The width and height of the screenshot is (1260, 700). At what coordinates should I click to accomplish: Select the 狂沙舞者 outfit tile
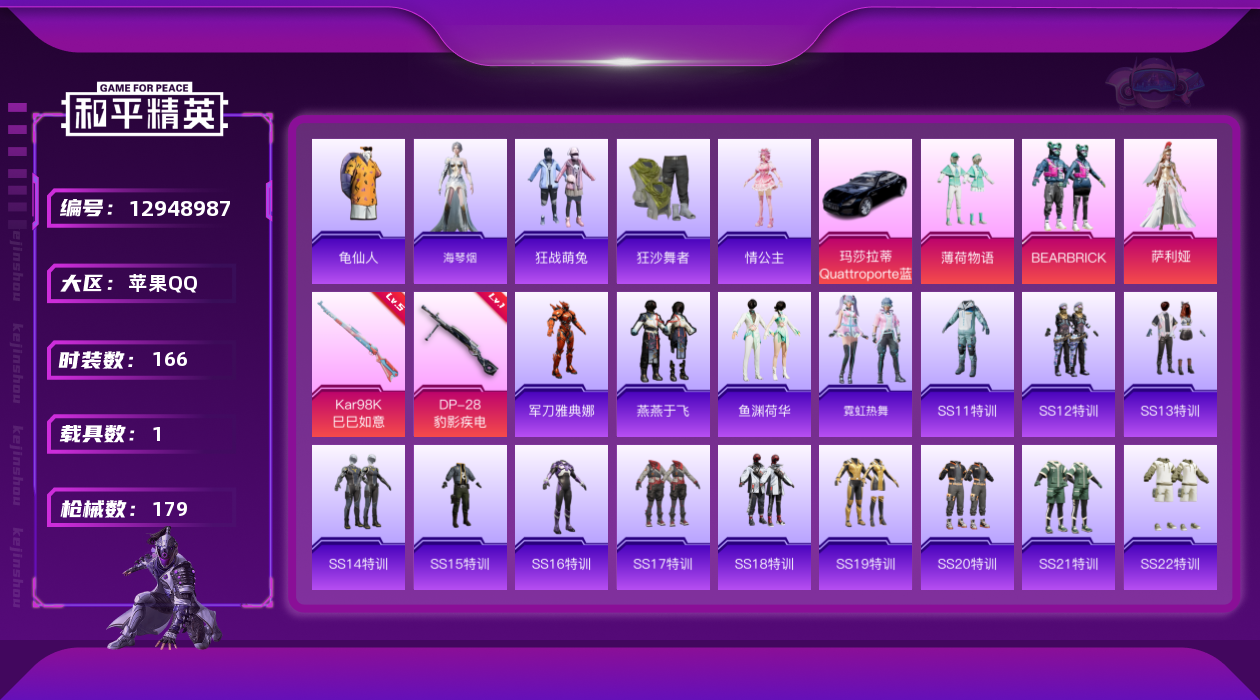[663, 211]
